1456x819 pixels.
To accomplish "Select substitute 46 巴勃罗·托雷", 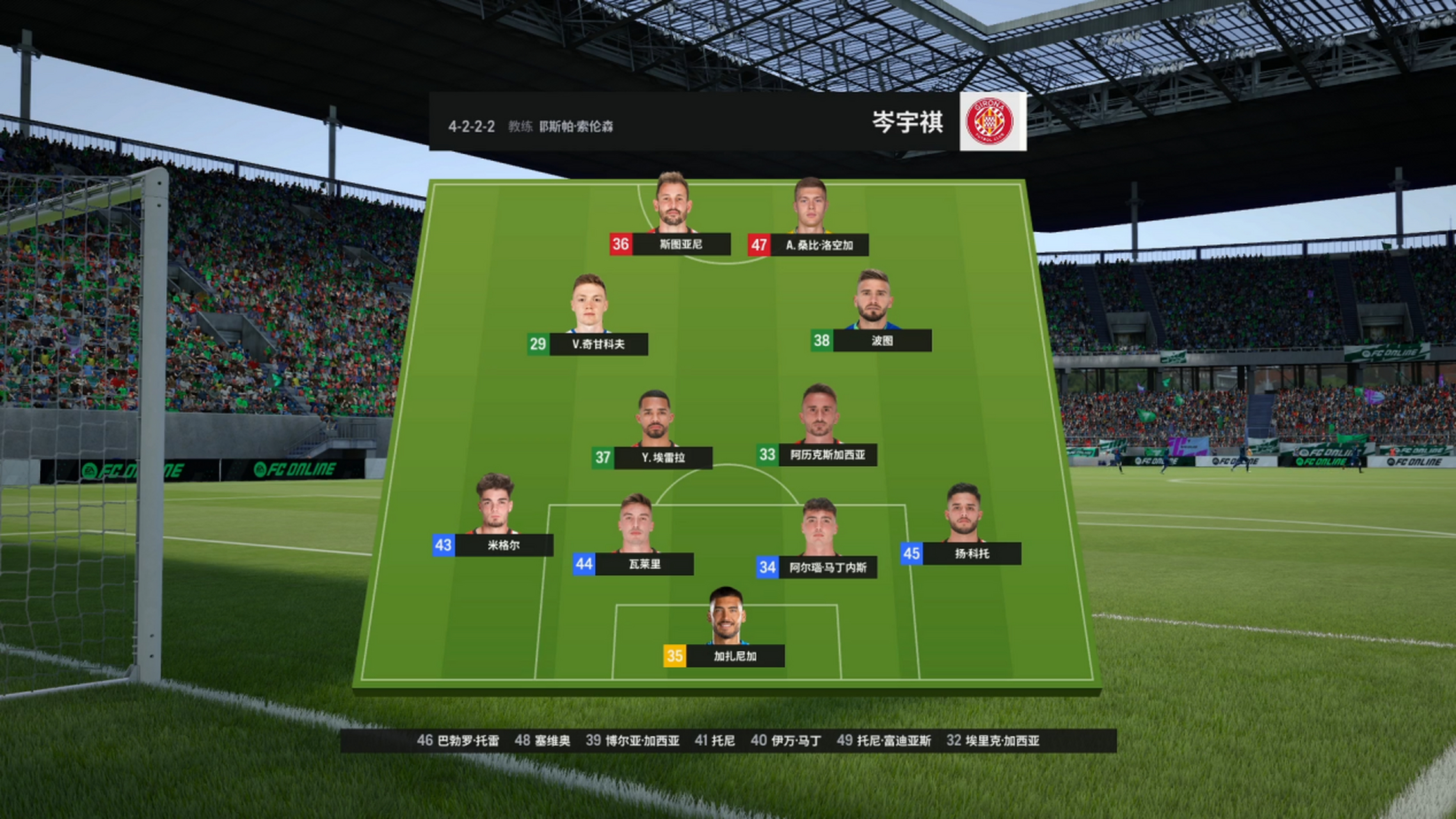I will tap(458, 740).
